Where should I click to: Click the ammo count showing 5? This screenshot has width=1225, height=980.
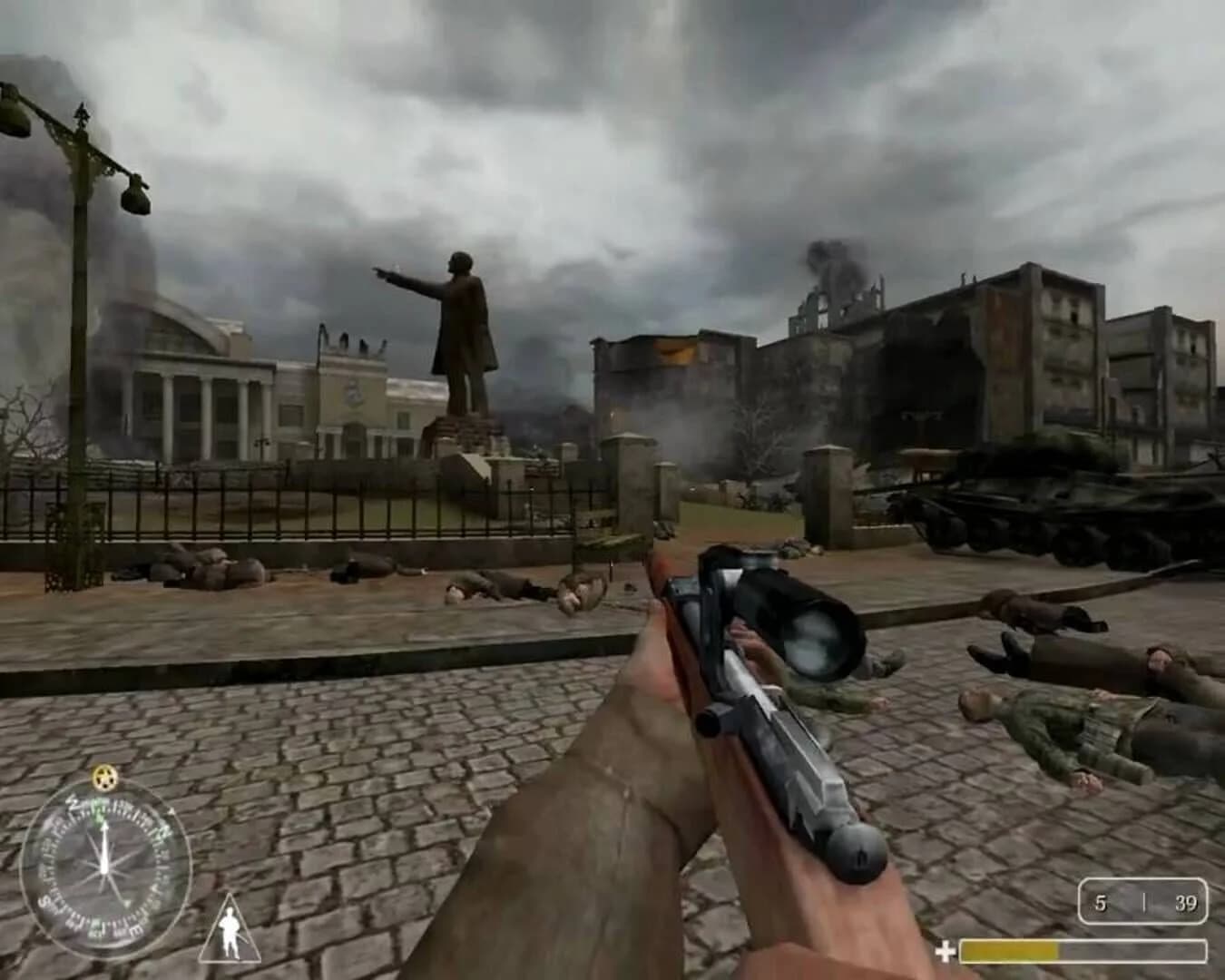pyautogui.click(x=1102, y=903)
